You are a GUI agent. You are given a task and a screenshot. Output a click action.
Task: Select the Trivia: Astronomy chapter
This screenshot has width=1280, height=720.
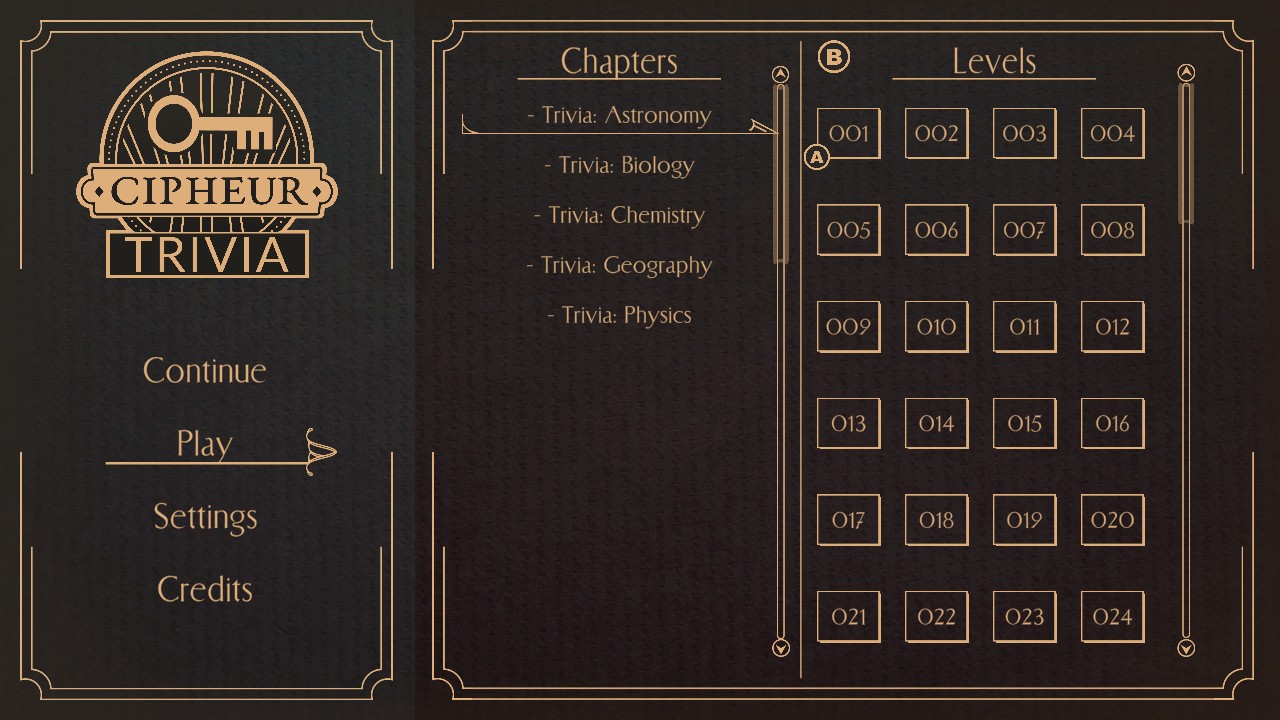(x=619, y=115)
